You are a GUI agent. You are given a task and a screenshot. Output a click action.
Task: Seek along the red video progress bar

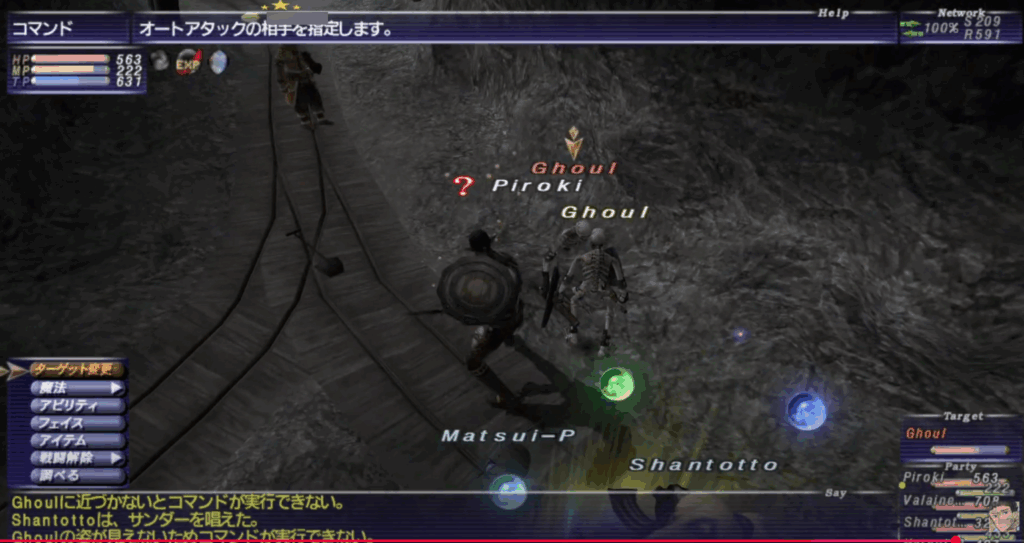(x=500, y=540)
